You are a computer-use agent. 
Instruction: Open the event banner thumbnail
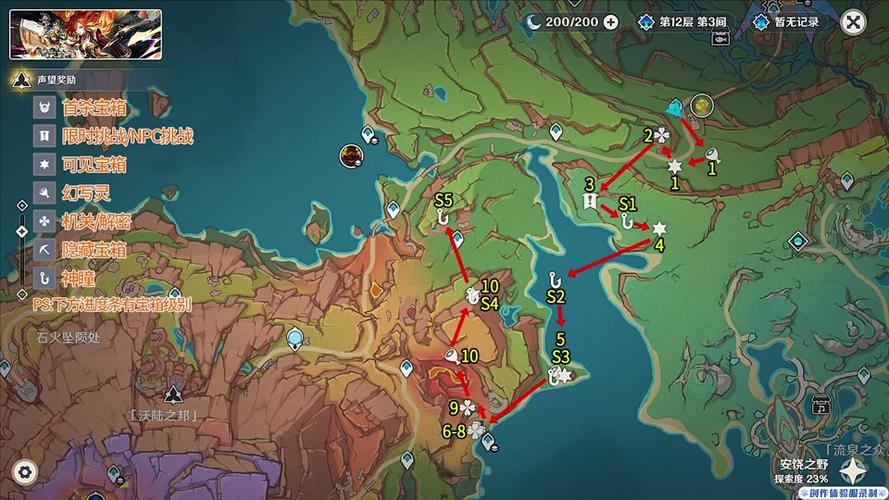click(85, 35)
